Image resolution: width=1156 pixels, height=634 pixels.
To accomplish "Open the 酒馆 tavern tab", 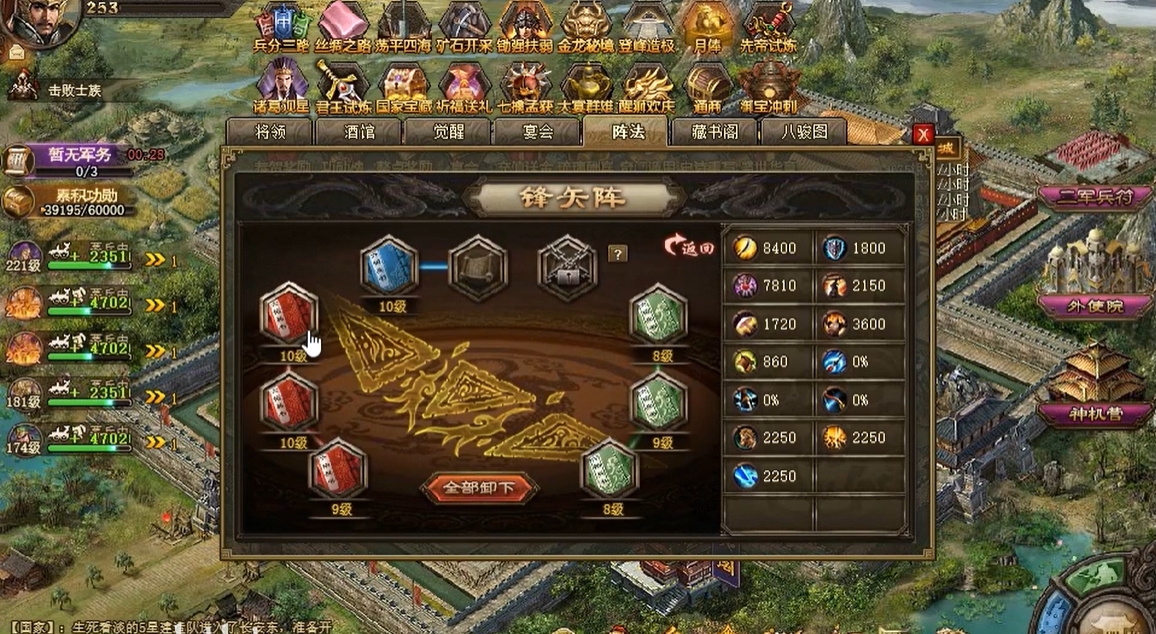I will pyautogui.click(x=358, y=131).
